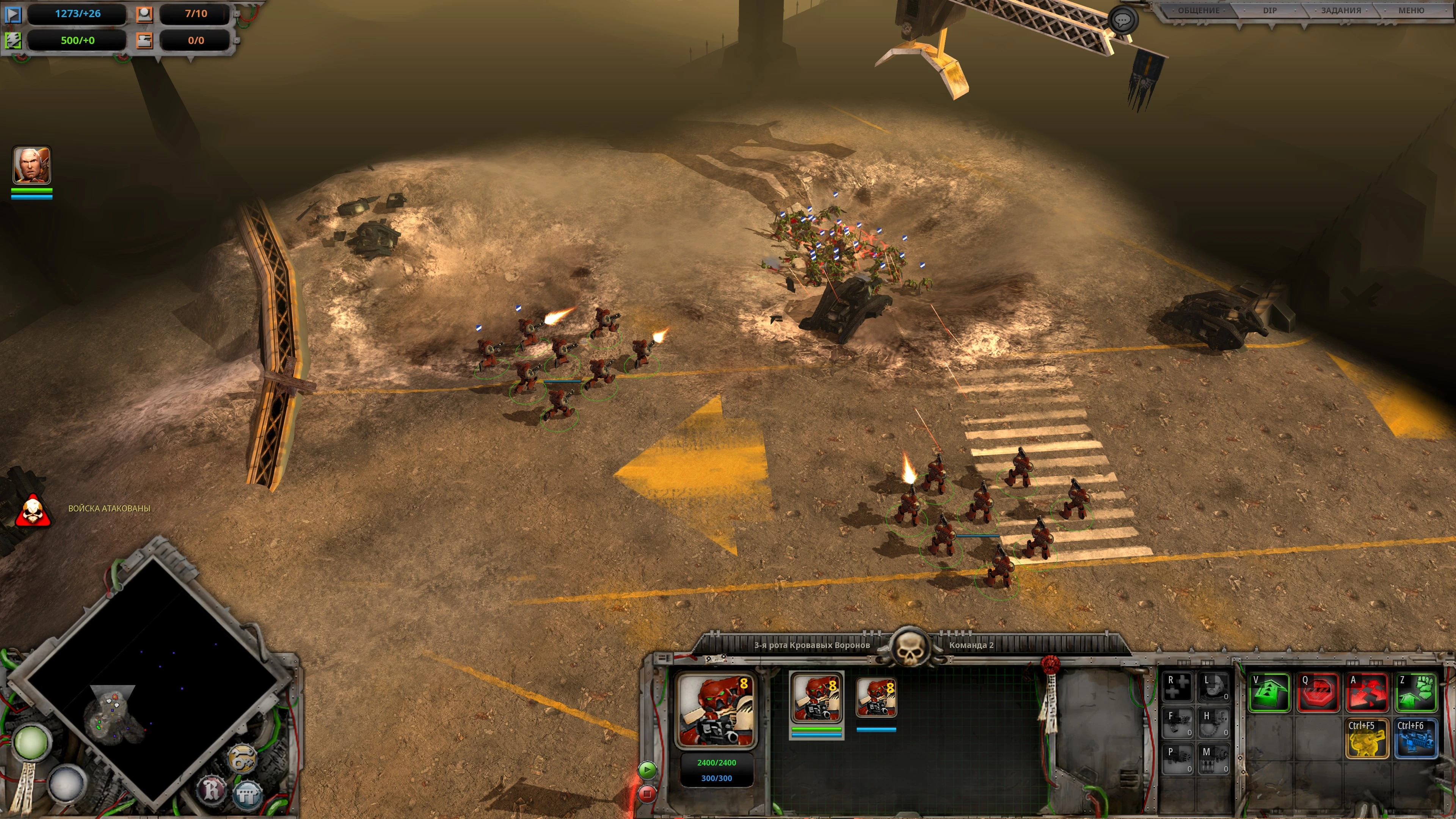The height and width of the screenshot is (819, 1456).
Task: Click the white round minimap button
Action: [x=67, y=782]
